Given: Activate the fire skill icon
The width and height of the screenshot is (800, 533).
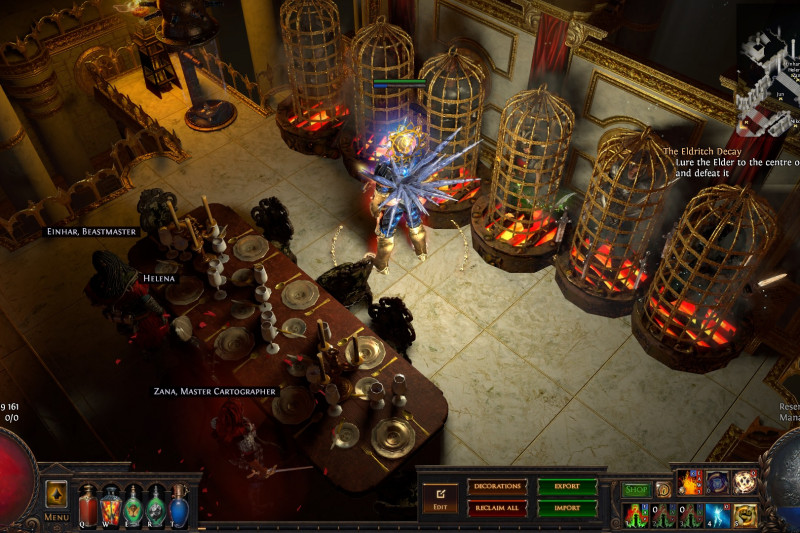Looking at the screenshot, I should (691, 483).
